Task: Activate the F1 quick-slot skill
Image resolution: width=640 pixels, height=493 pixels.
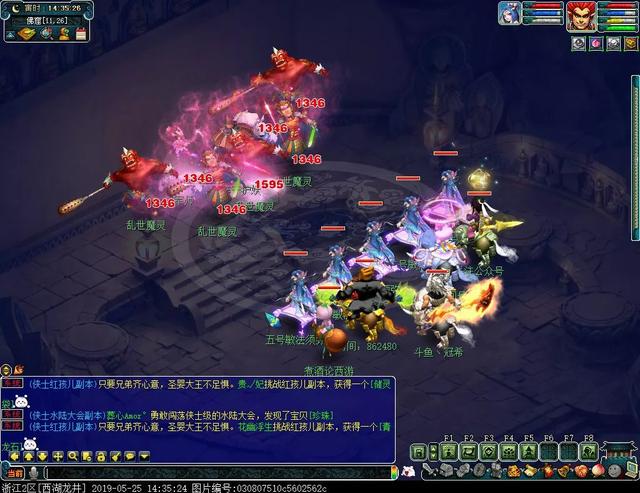Action: coord(449,451)
